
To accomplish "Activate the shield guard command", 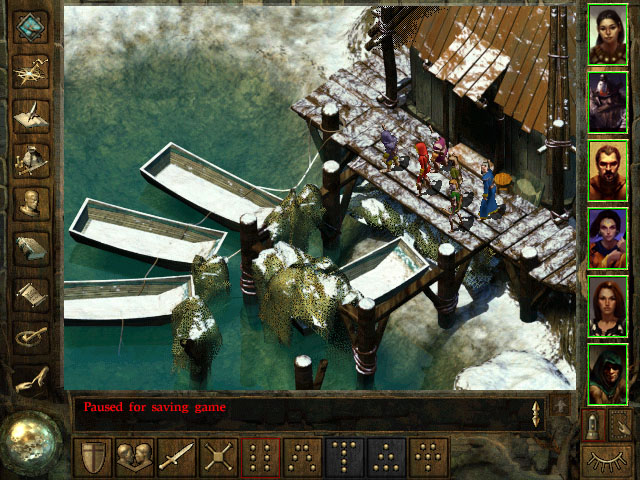I will click(x=93, y=457).
